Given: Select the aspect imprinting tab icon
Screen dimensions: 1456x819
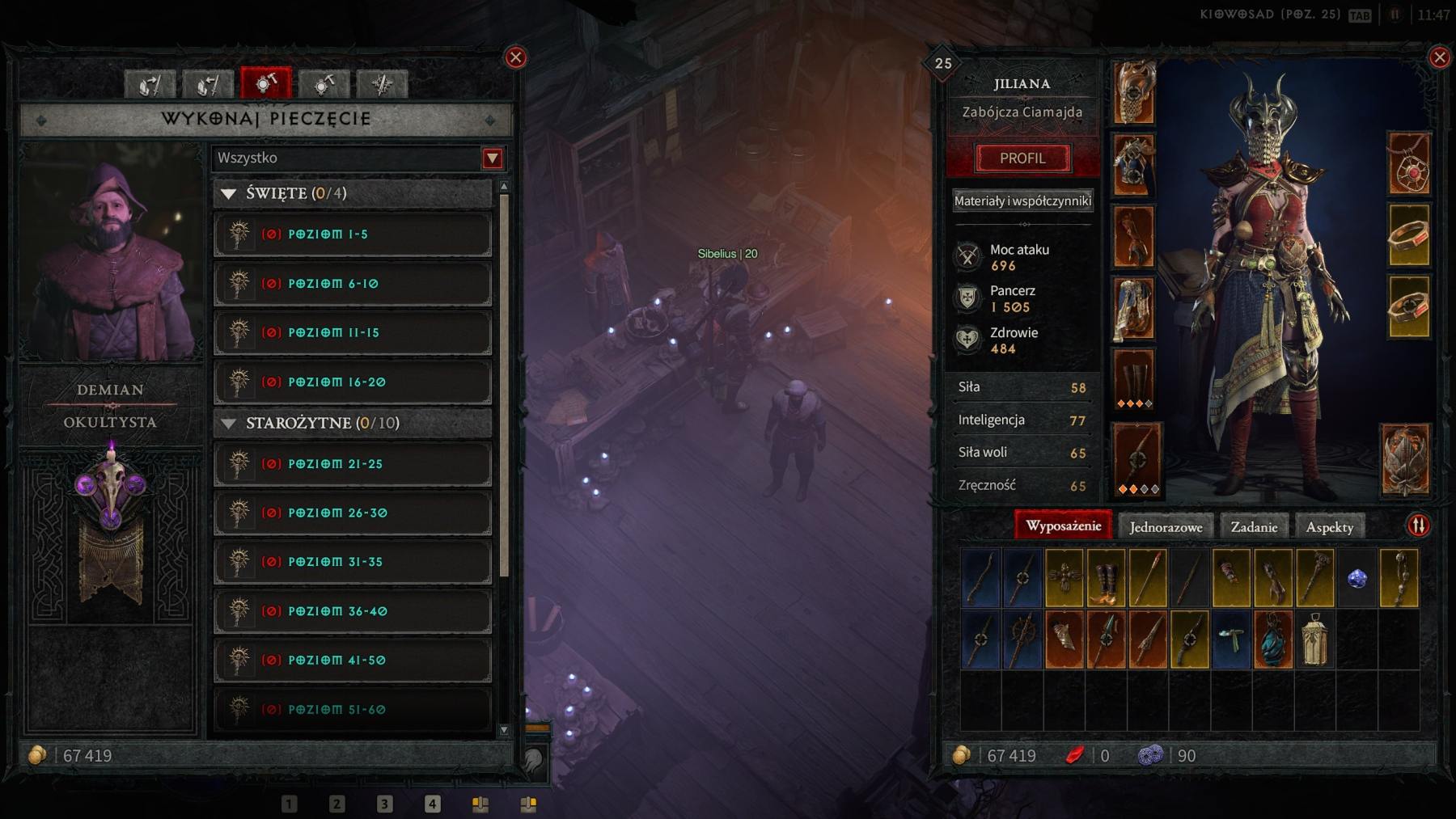Looking at the screenshot, I should pos(150,83).
